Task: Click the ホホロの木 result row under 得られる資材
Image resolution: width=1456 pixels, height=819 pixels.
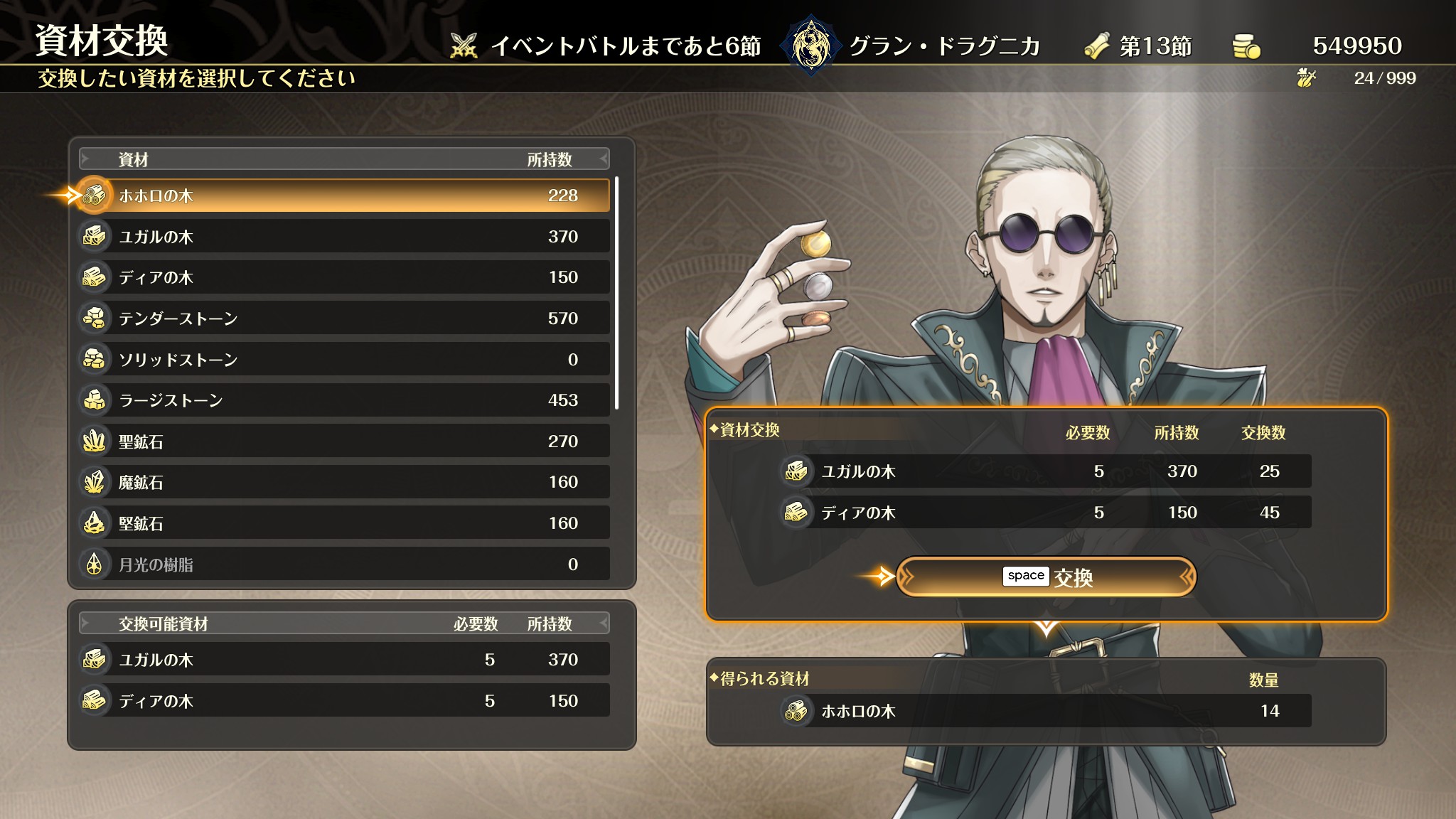Action: (1045, 711)
